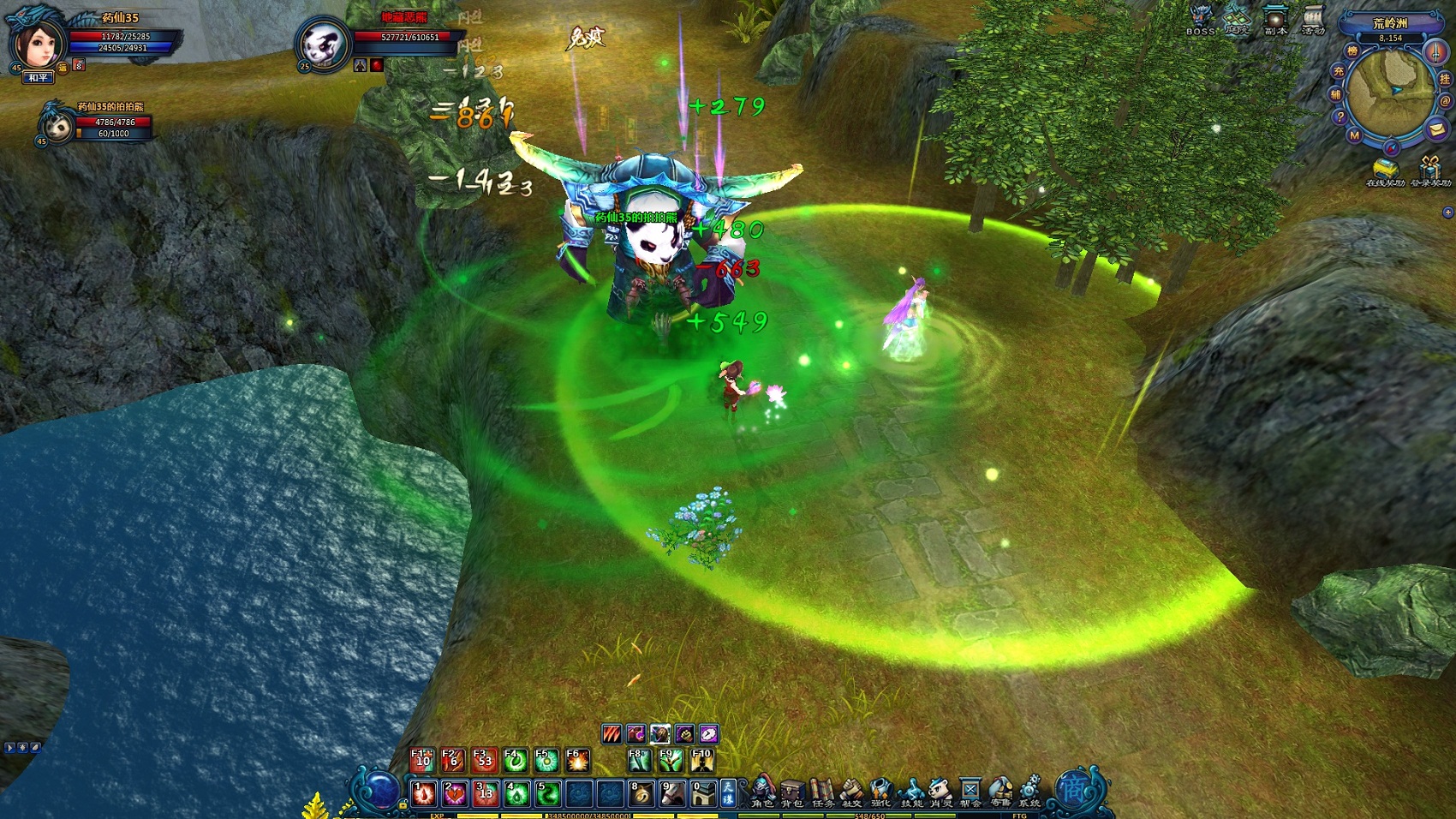Click the ? help button near minimap
1456x819 pixels.
[1340, 117]
